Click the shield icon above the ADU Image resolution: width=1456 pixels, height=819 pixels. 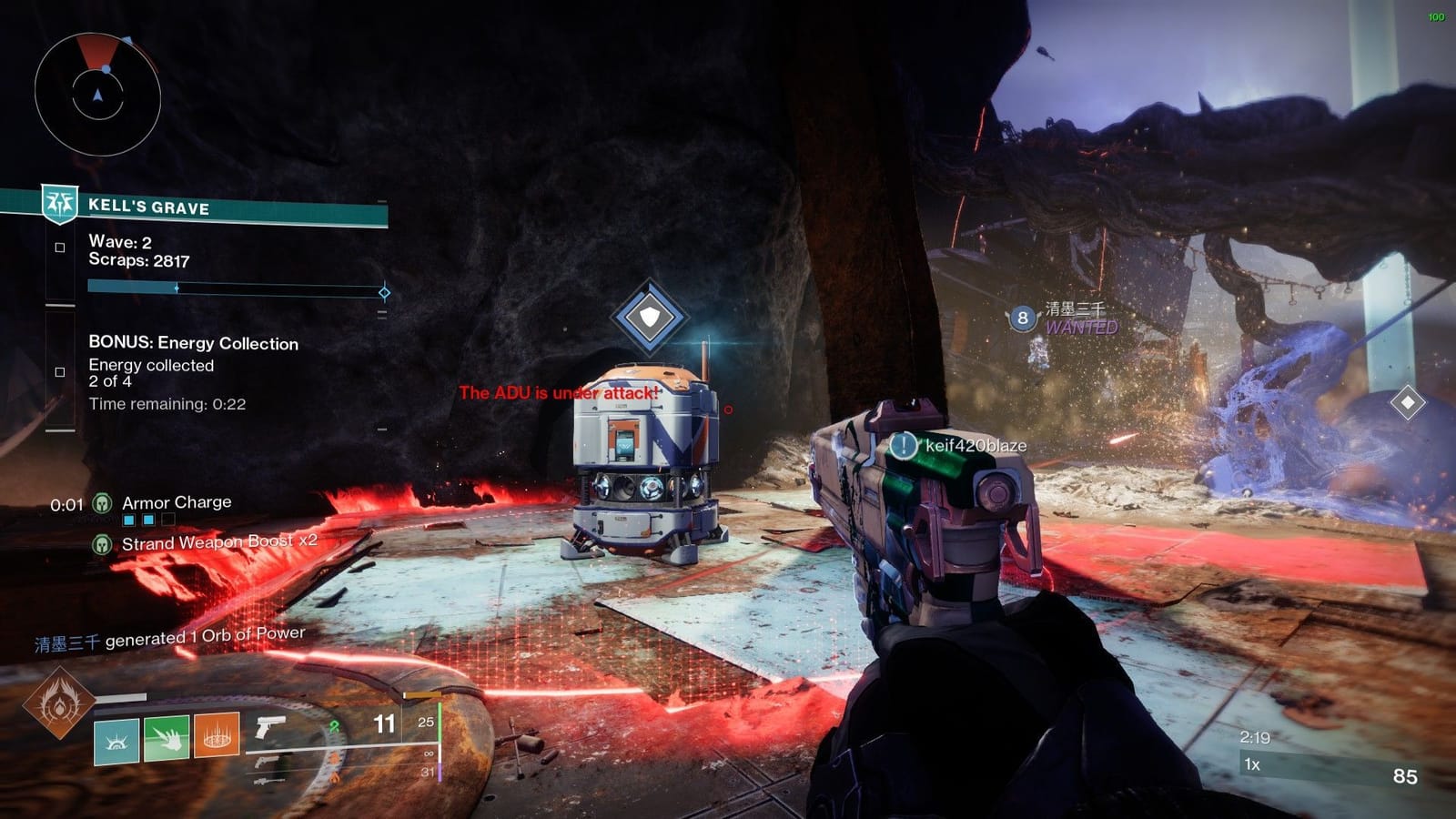[x=649, y=315]
